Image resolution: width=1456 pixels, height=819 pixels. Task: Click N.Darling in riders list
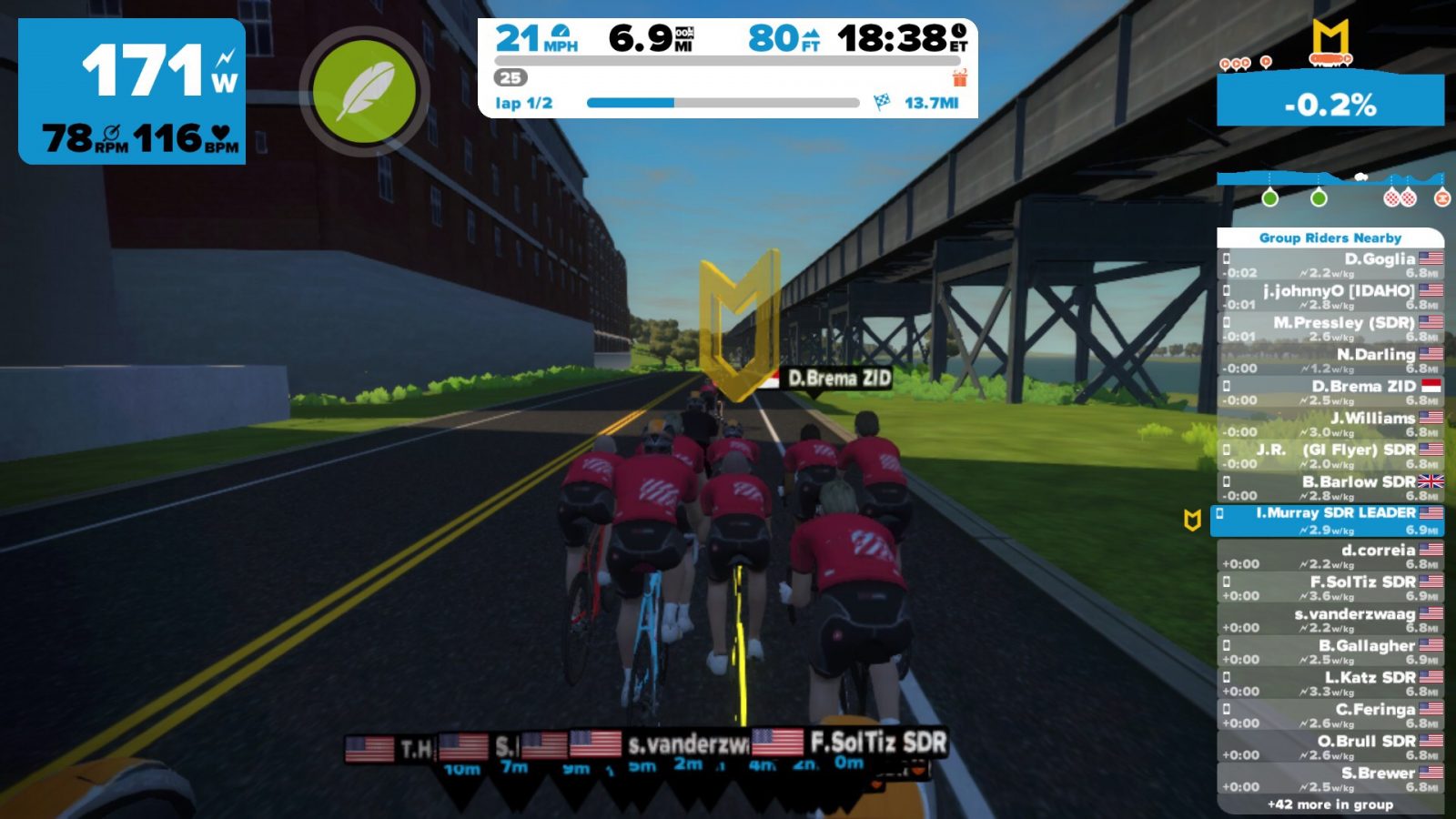click(x=1330, y=360)
